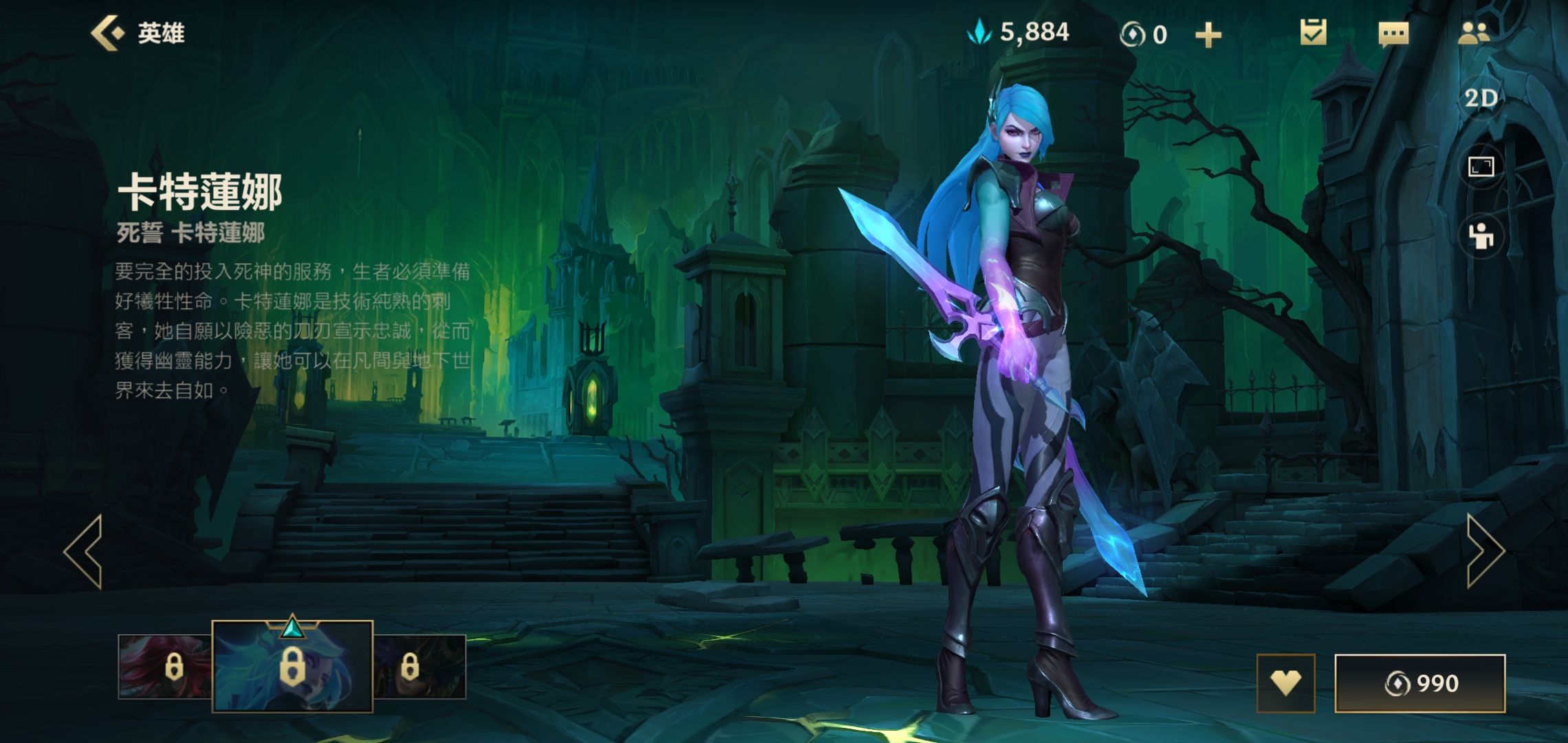Image resolution: width=1568 pixels, height=743 pixels.
Task: Switch to 2D splash art view
Action: (x=1481, y=99)
